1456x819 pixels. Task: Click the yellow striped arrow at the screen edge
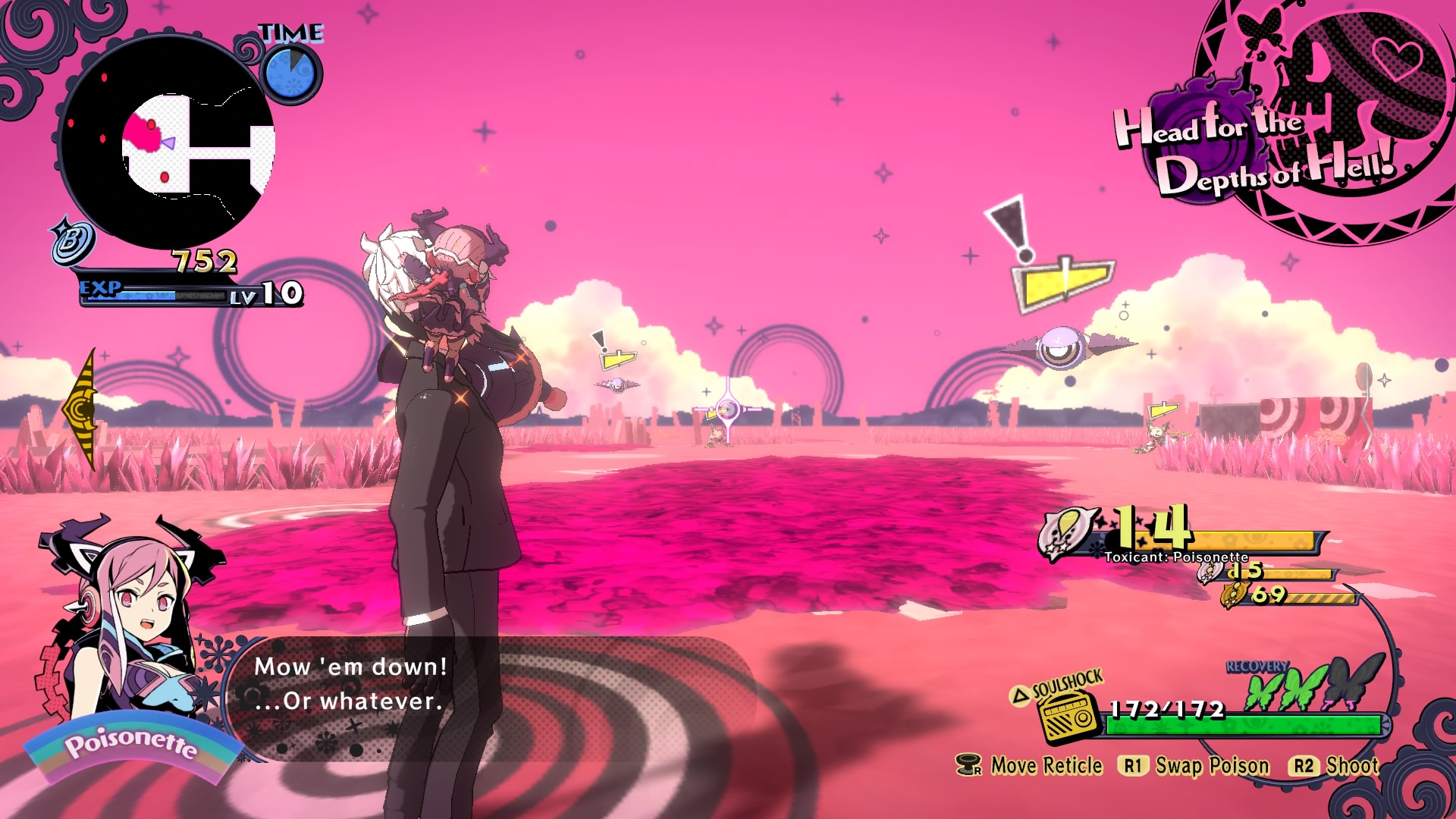click(x=81, y=409)
